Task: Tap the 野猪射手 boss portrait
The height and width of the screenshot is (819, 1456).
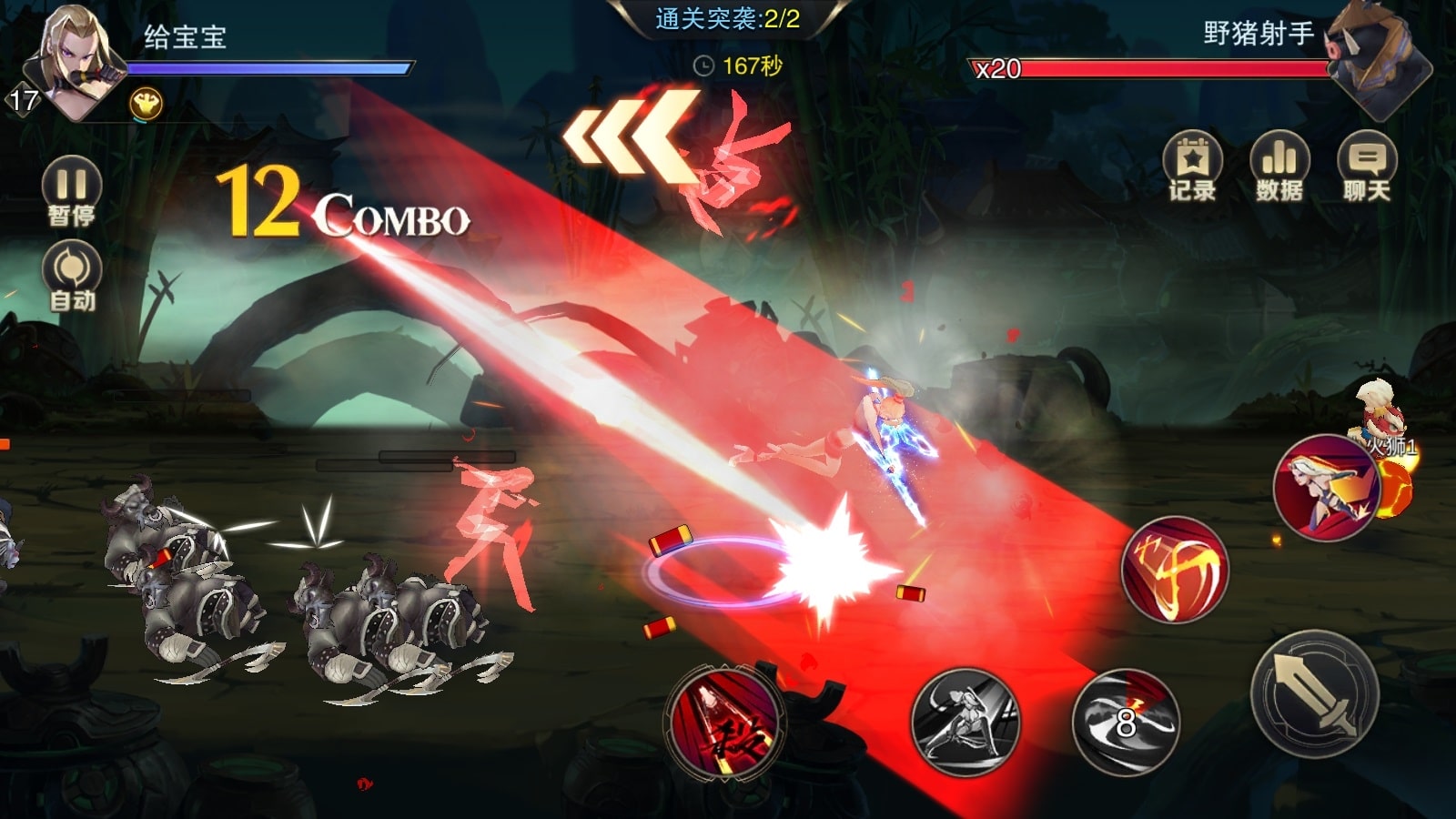Action: click(1374, 59)
